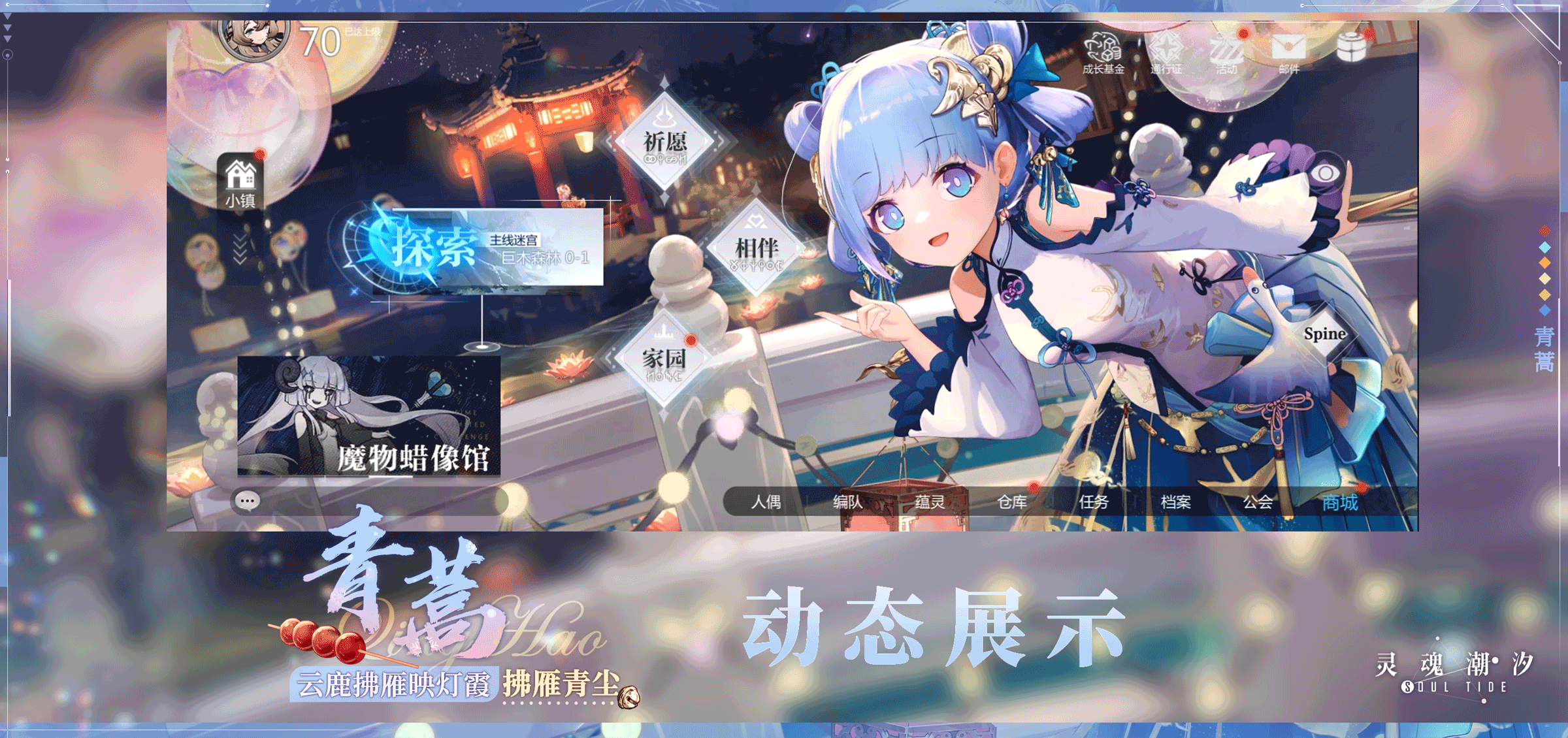Viewport: 1568px width, 738px height.
Task: Open the 档案 archive menu item
Action: point(1175,503)
